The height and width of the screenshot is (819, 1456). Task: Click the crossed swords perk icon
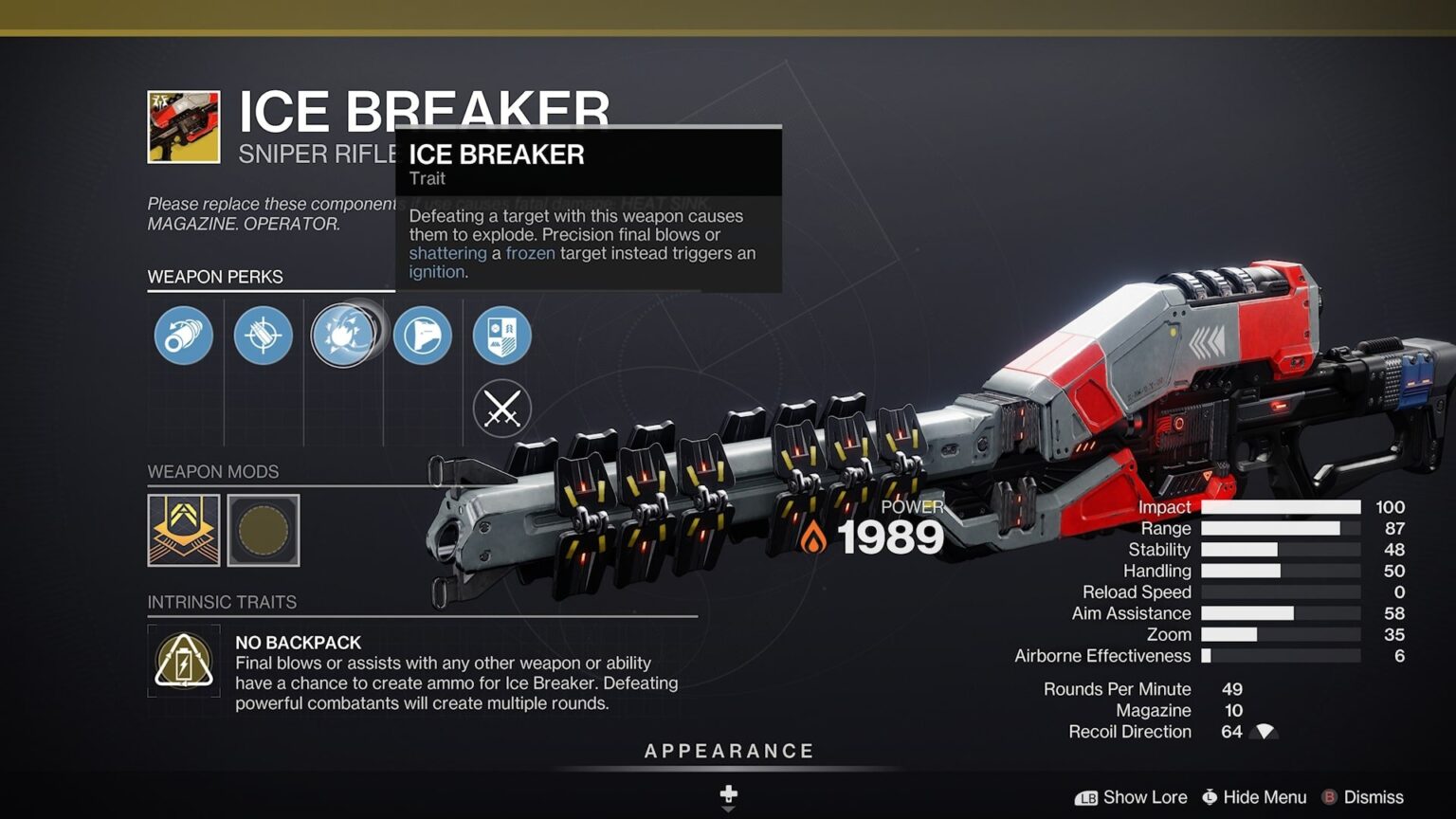tap(502, 409)
